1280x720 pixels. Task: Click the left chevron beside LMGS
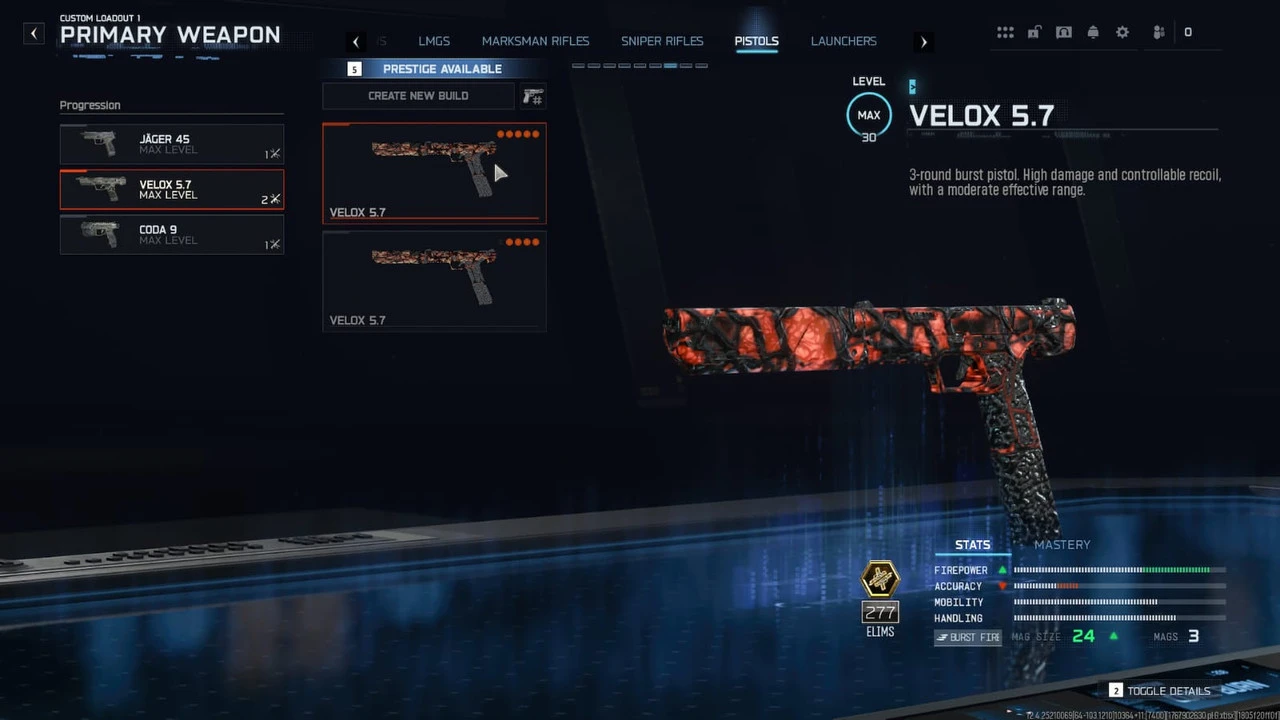click(356, 41)
